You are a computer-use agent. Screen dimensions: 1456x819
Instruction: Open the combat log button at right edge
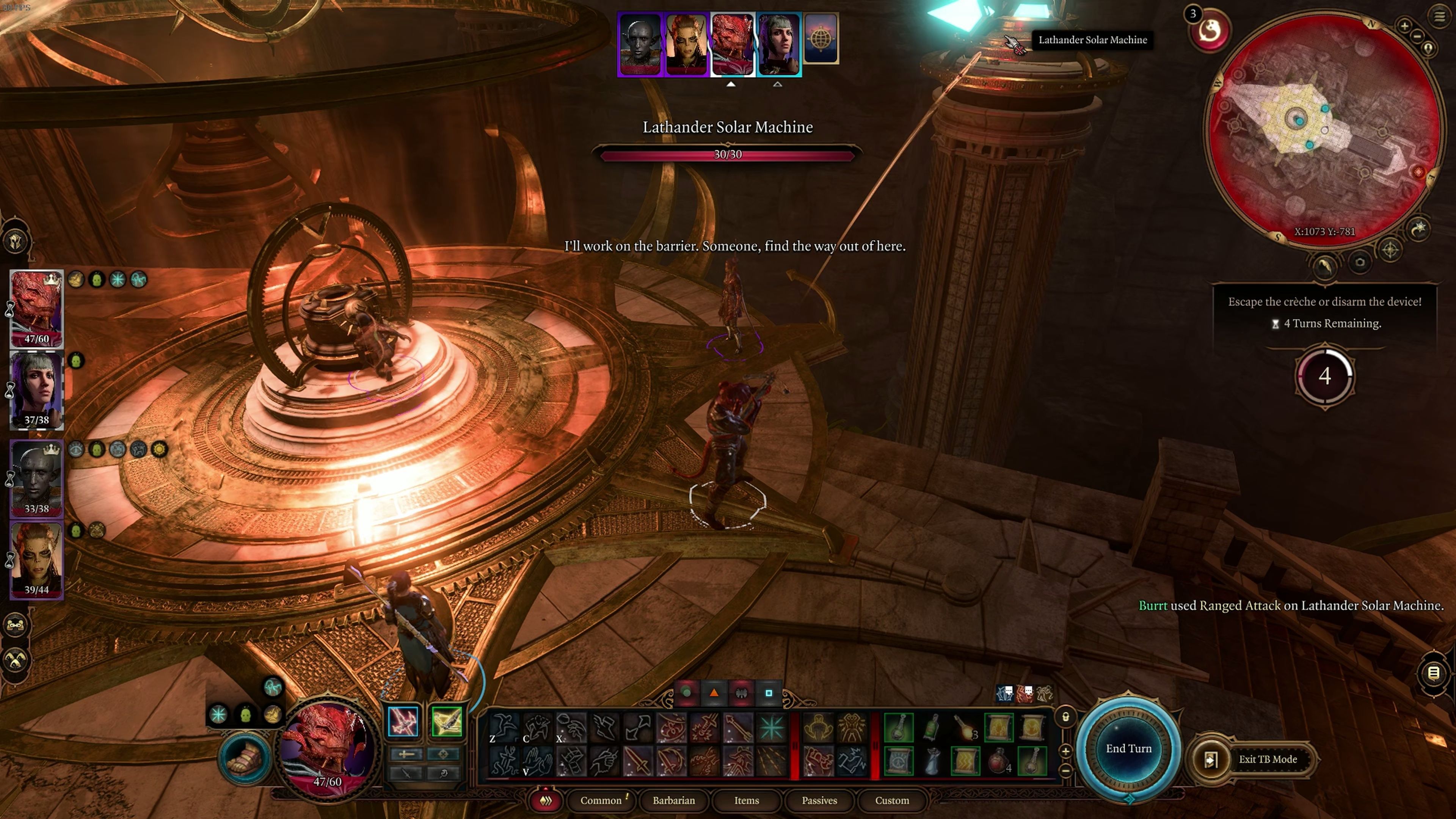pyautogui.click(x=1433, y=673)
